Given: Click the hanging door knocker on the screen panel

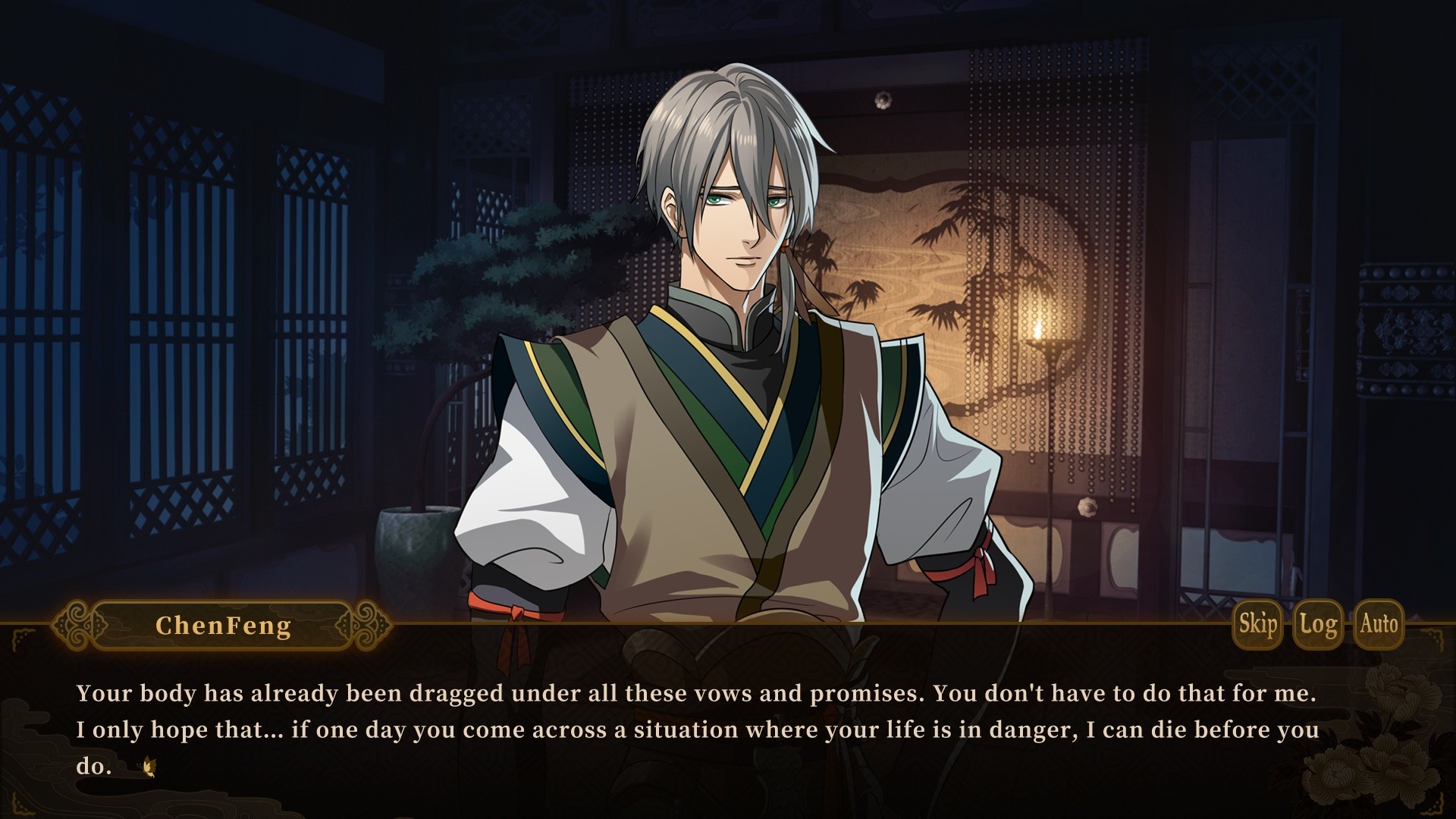Looking at the screenshot, I should 882,99.
